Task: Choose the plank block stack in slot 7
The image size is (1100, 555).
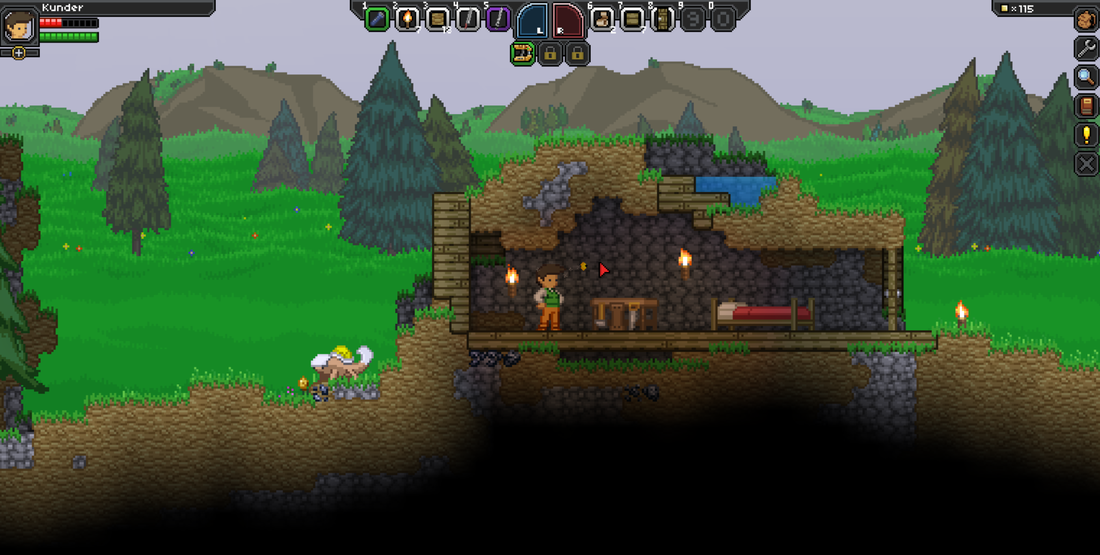Action: (x=633, y=19)
